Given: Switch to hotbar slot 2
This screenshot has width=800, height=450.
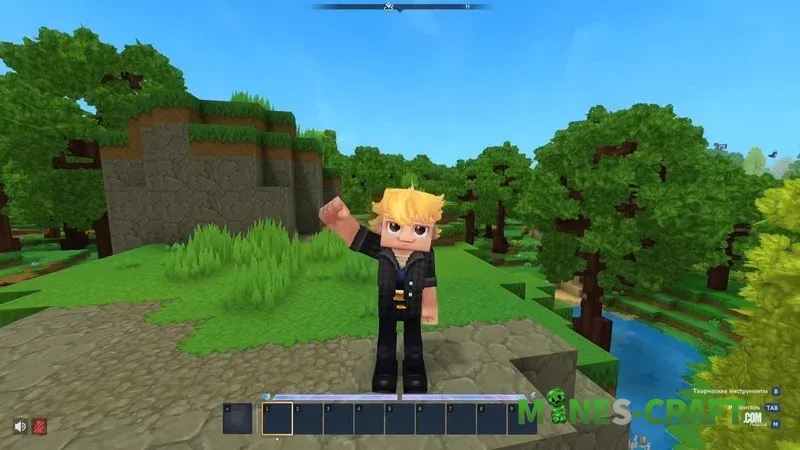Looking at the screenshot, I should 308,418.
